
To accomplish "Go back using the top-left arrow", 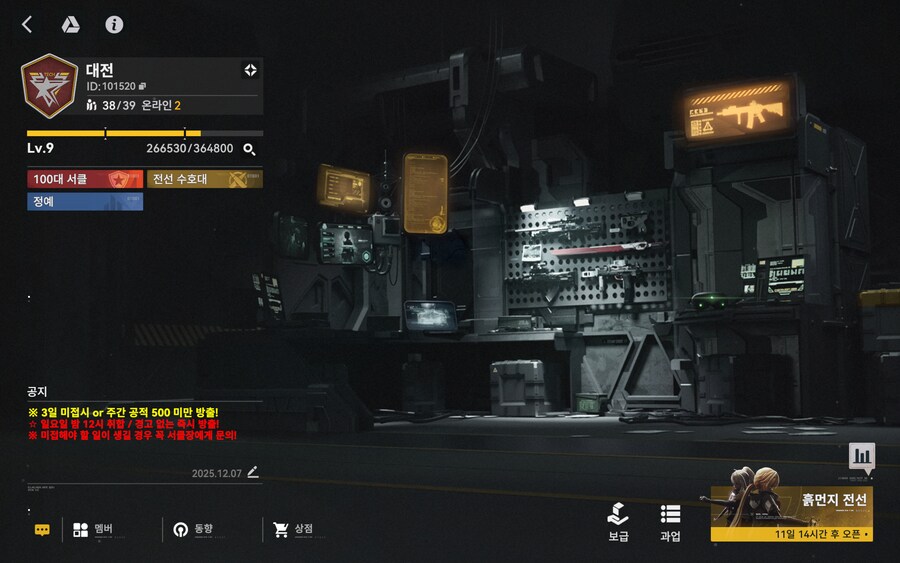I will point(27,25).
